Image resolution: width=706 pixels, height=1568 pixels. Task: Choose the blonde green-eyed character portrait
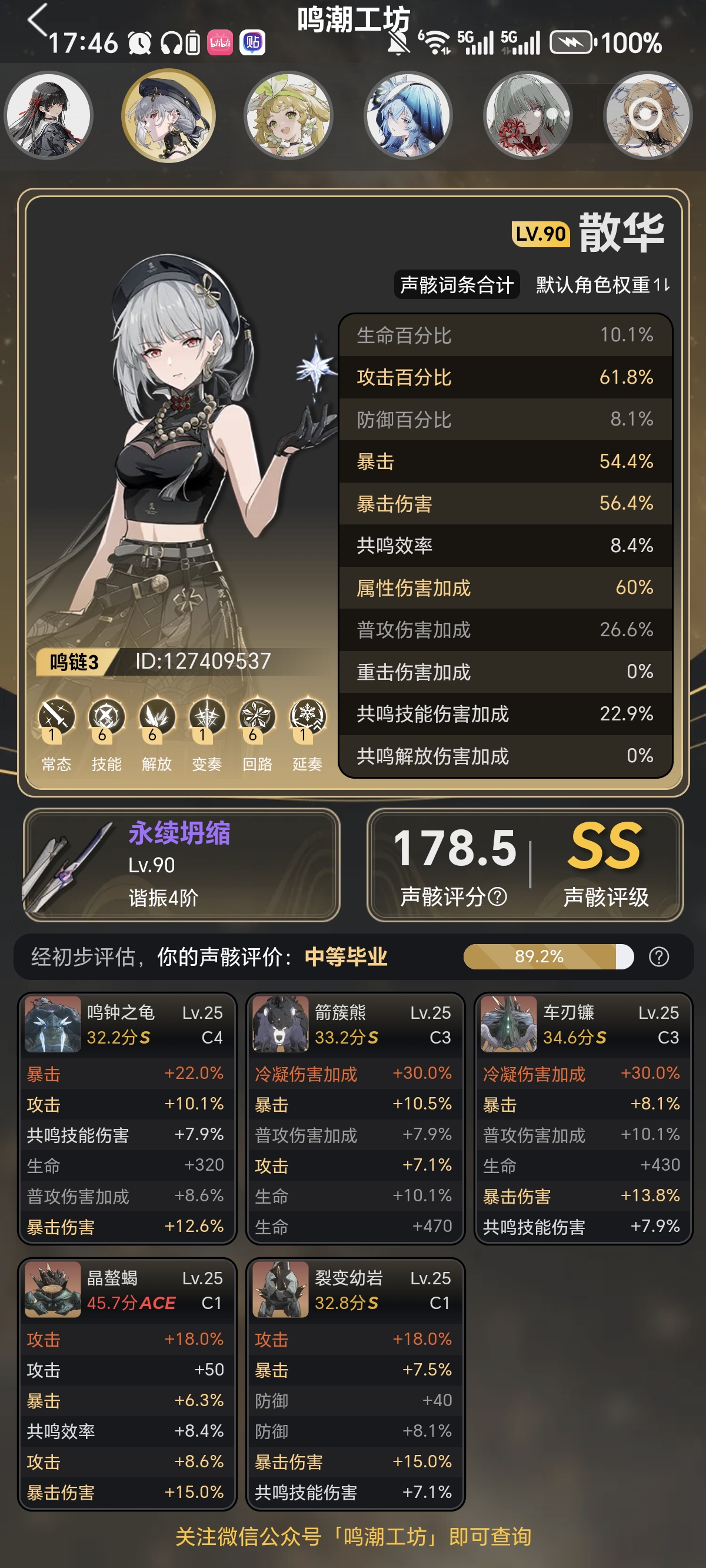288,115
